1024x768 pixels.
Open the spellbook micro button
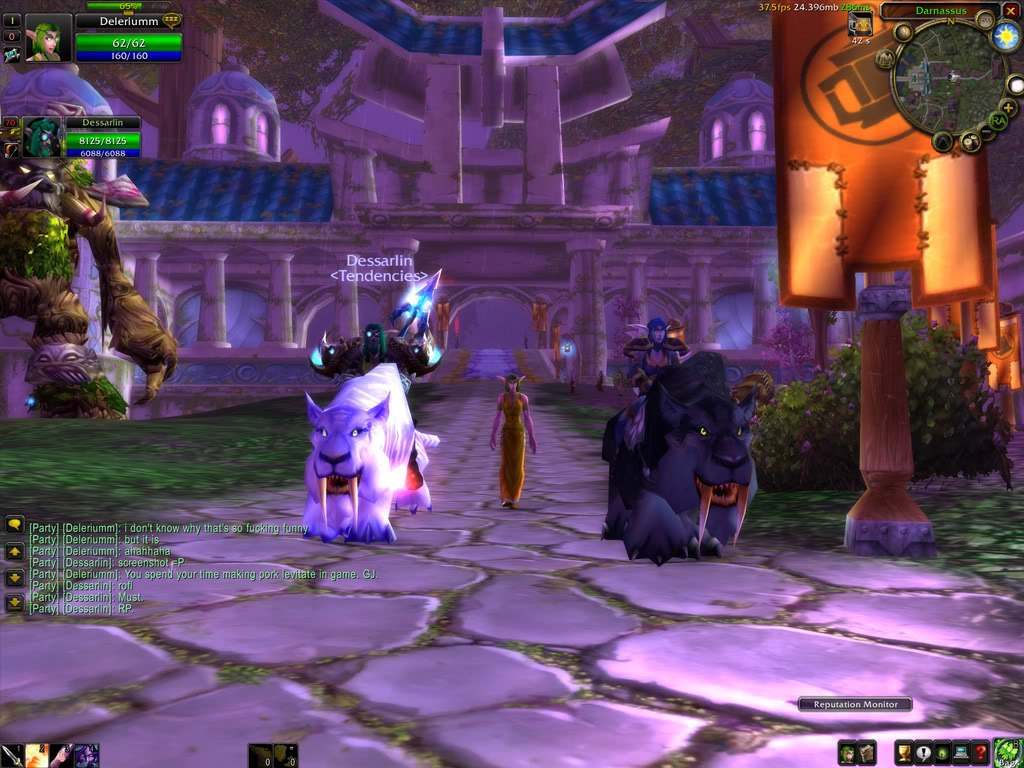tap(867, 753)
